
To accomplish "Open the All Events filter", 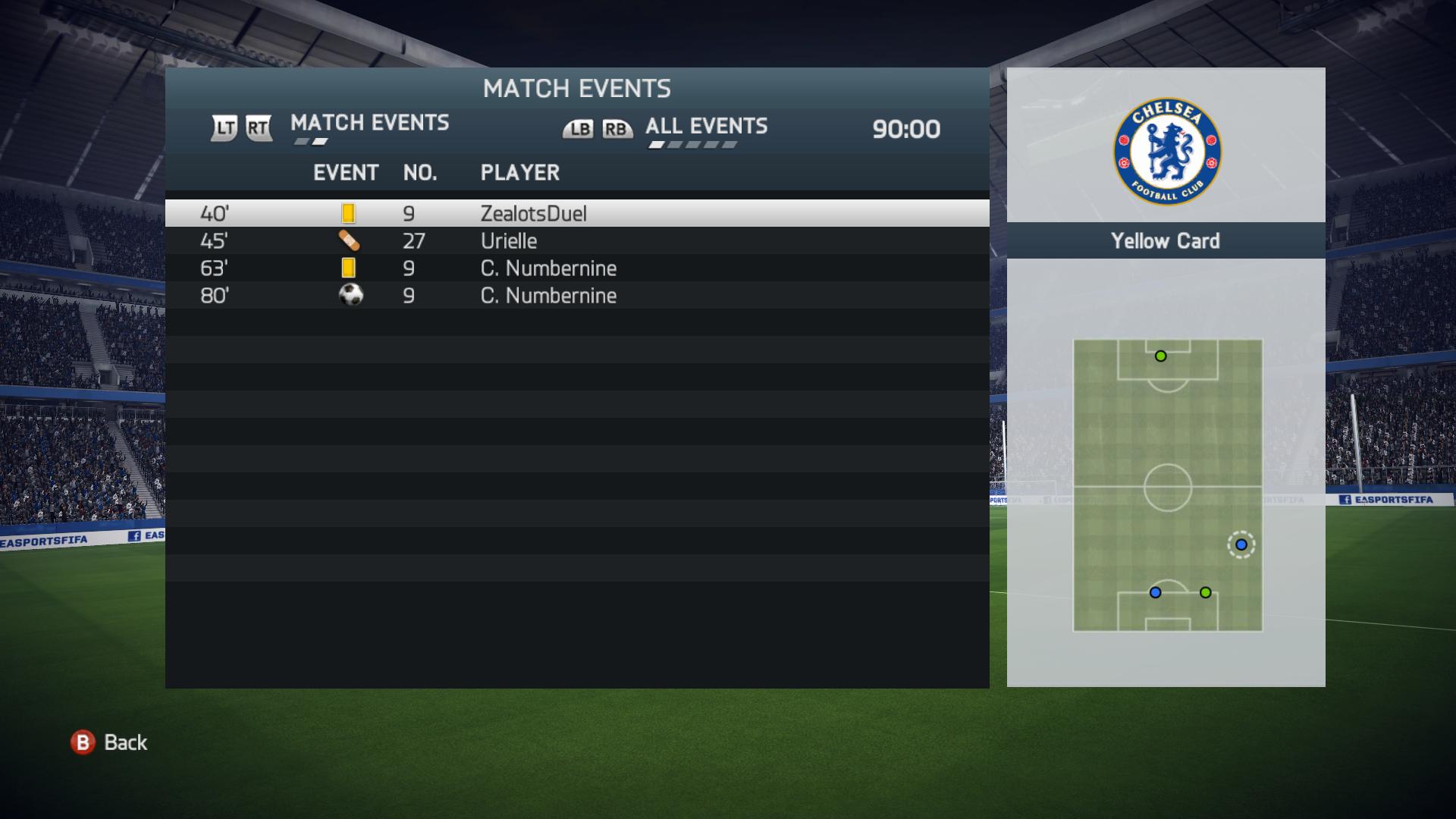I will click(706, 127).
